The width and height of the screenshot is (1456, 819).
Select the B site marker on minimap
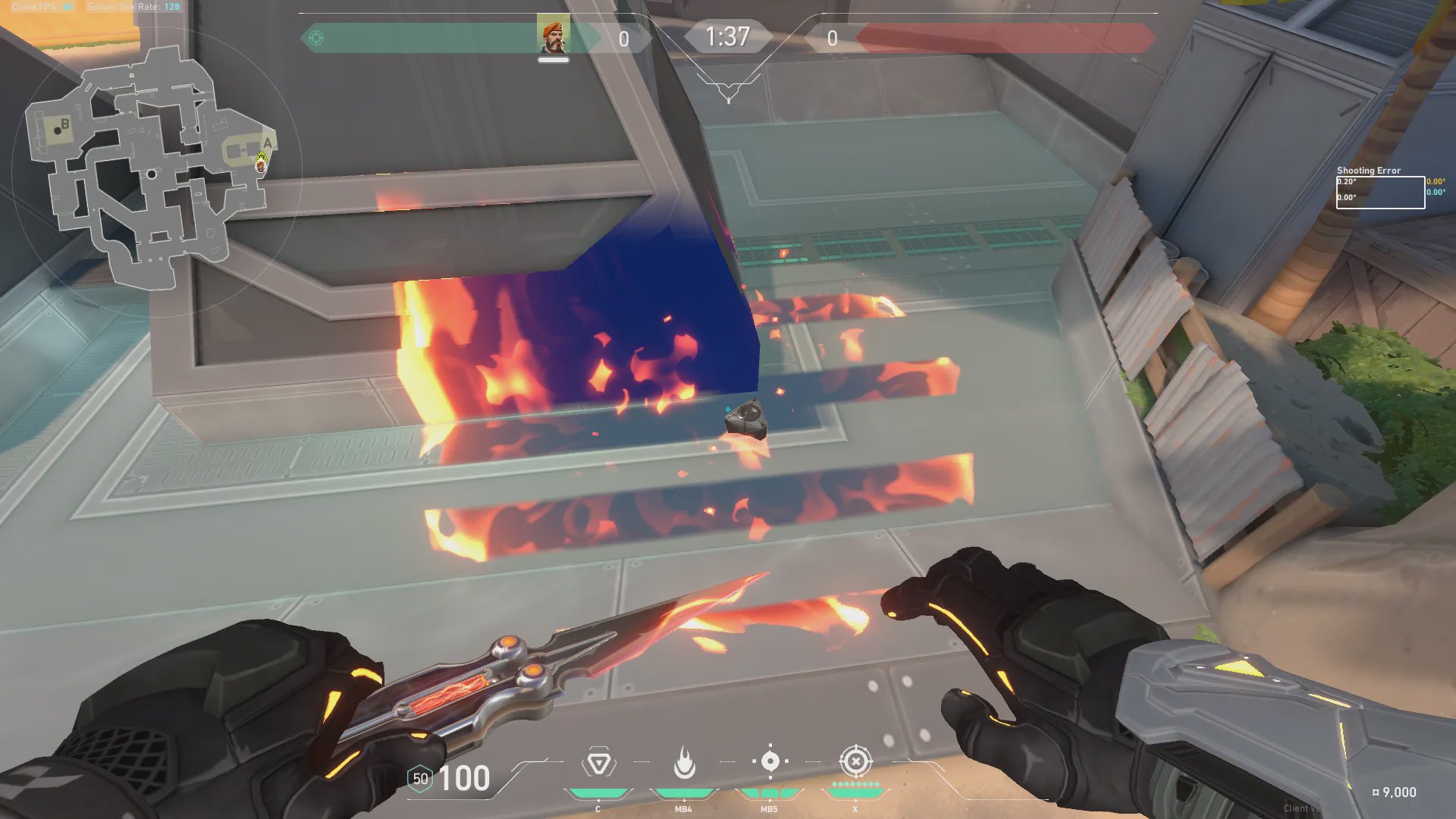pyautogui.click(x=65, y=124)
